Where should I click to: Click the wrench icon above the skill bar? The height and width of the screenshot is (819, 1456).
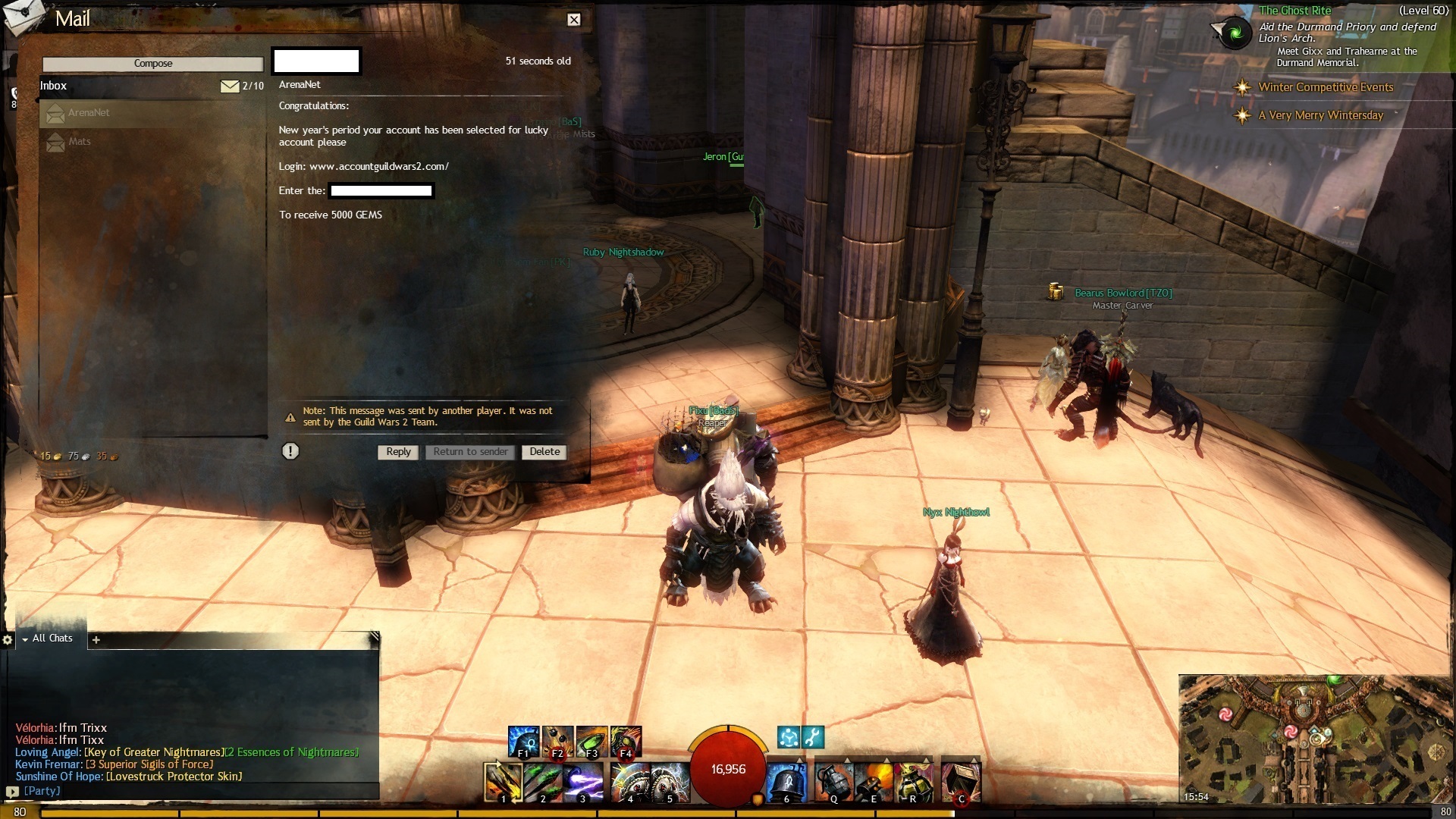[x=812, y=737]
